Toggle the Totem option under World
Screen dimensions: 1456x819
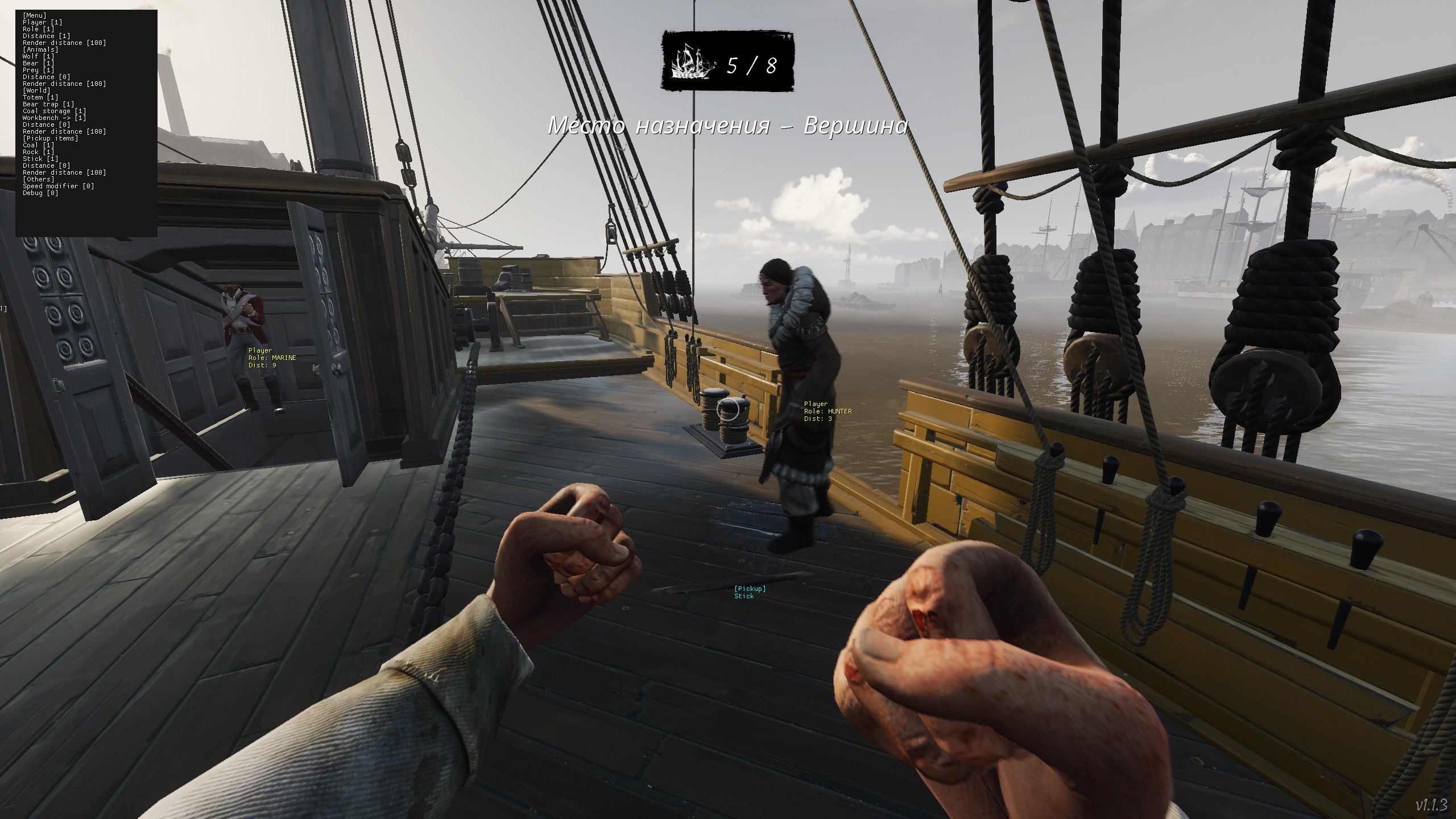40,97
